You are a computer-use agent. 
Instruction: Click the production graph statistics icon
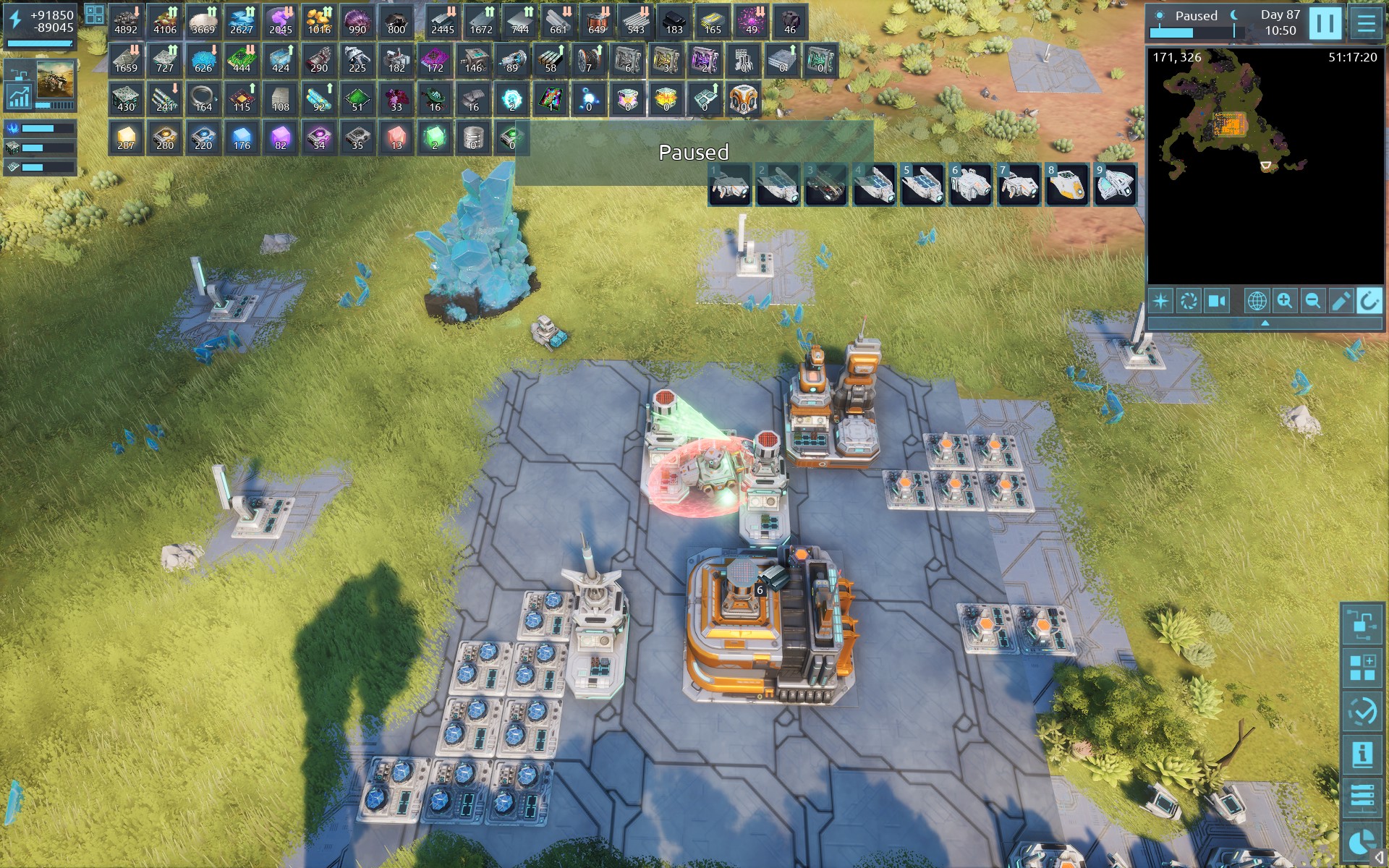[x=18, y=96]
